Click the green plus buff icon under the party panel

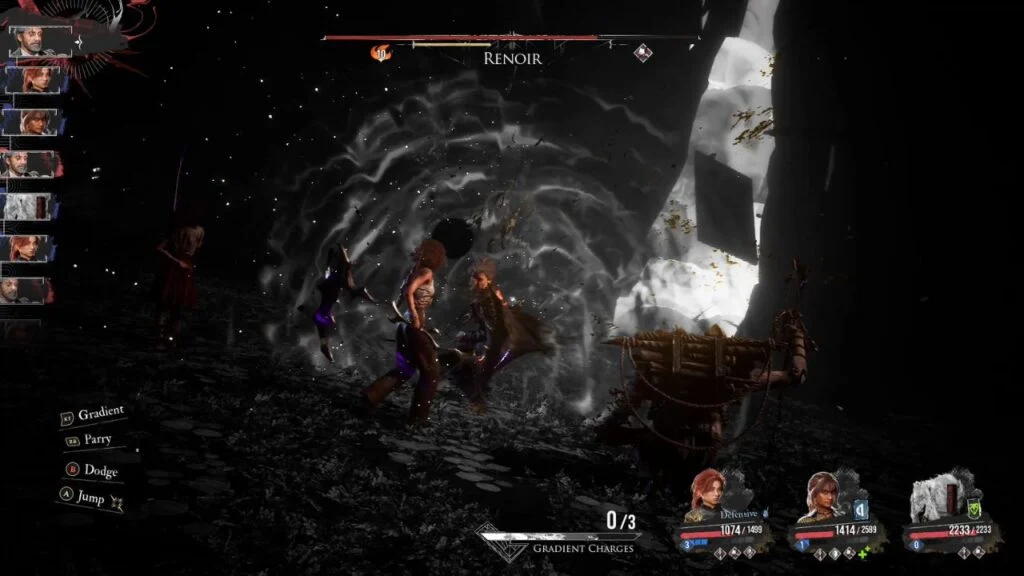tap(862, 552)
